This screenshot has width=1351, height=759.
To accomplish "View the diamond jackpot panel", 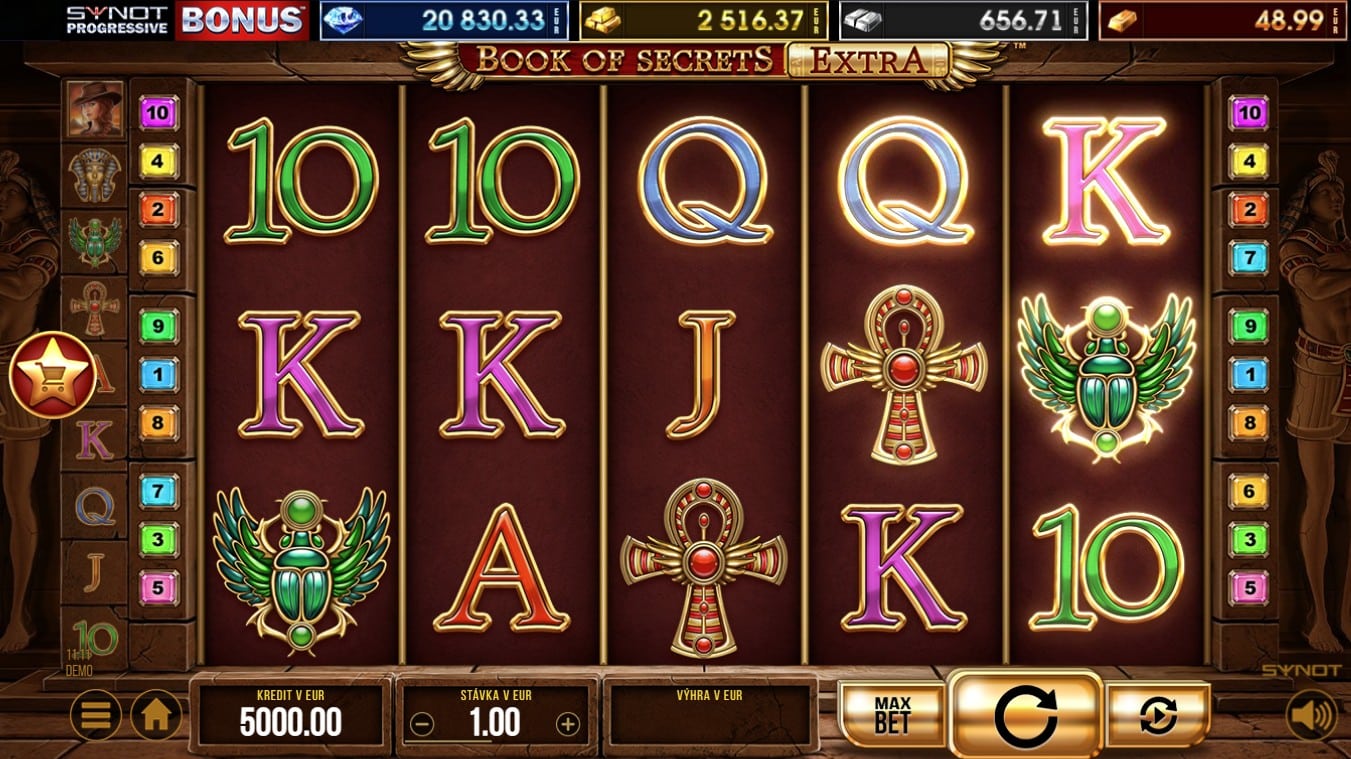I will pos(444,20).
